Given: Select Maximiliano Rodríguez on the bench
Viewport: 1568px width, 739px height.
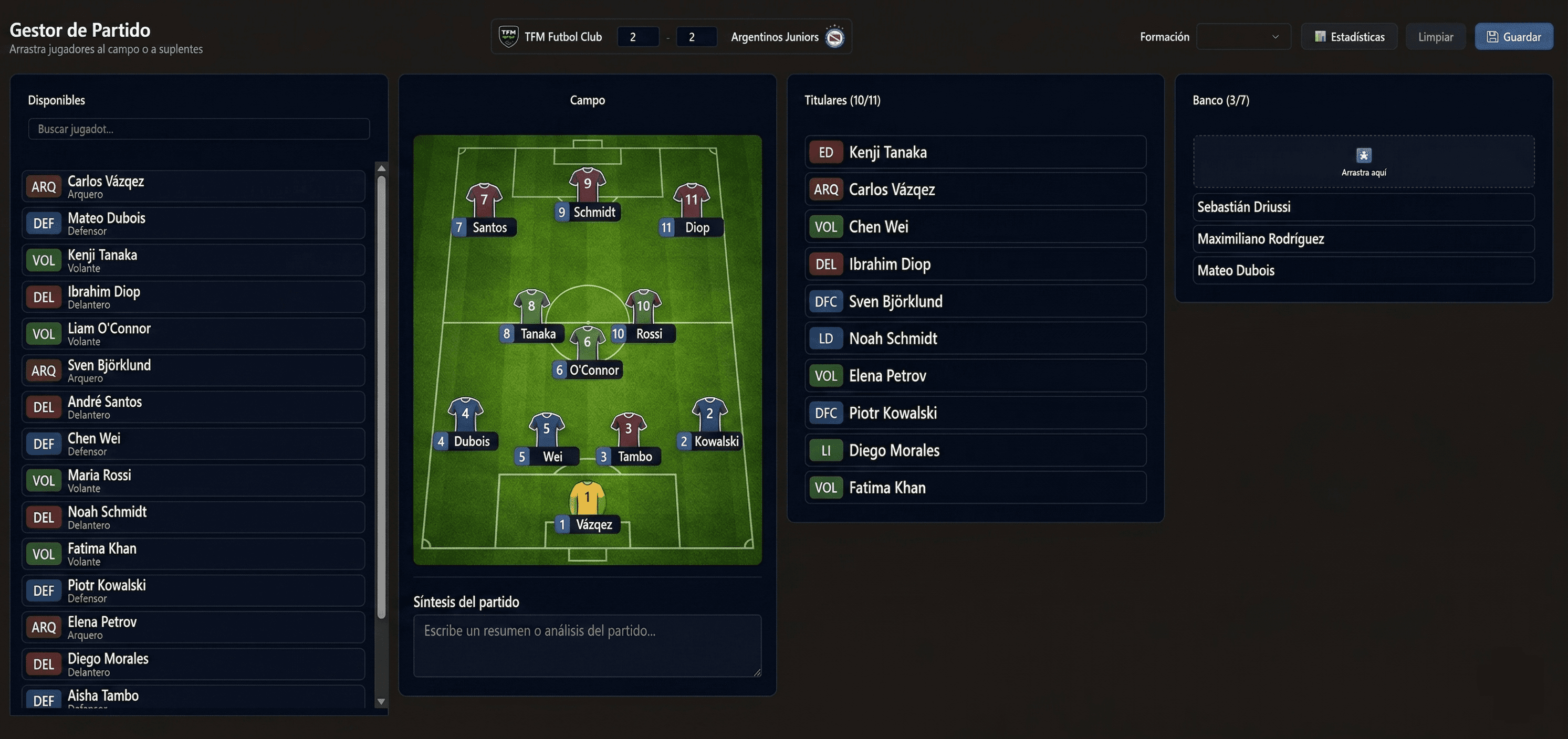Looking at the screenshot, I should [x=1363, y=238].
